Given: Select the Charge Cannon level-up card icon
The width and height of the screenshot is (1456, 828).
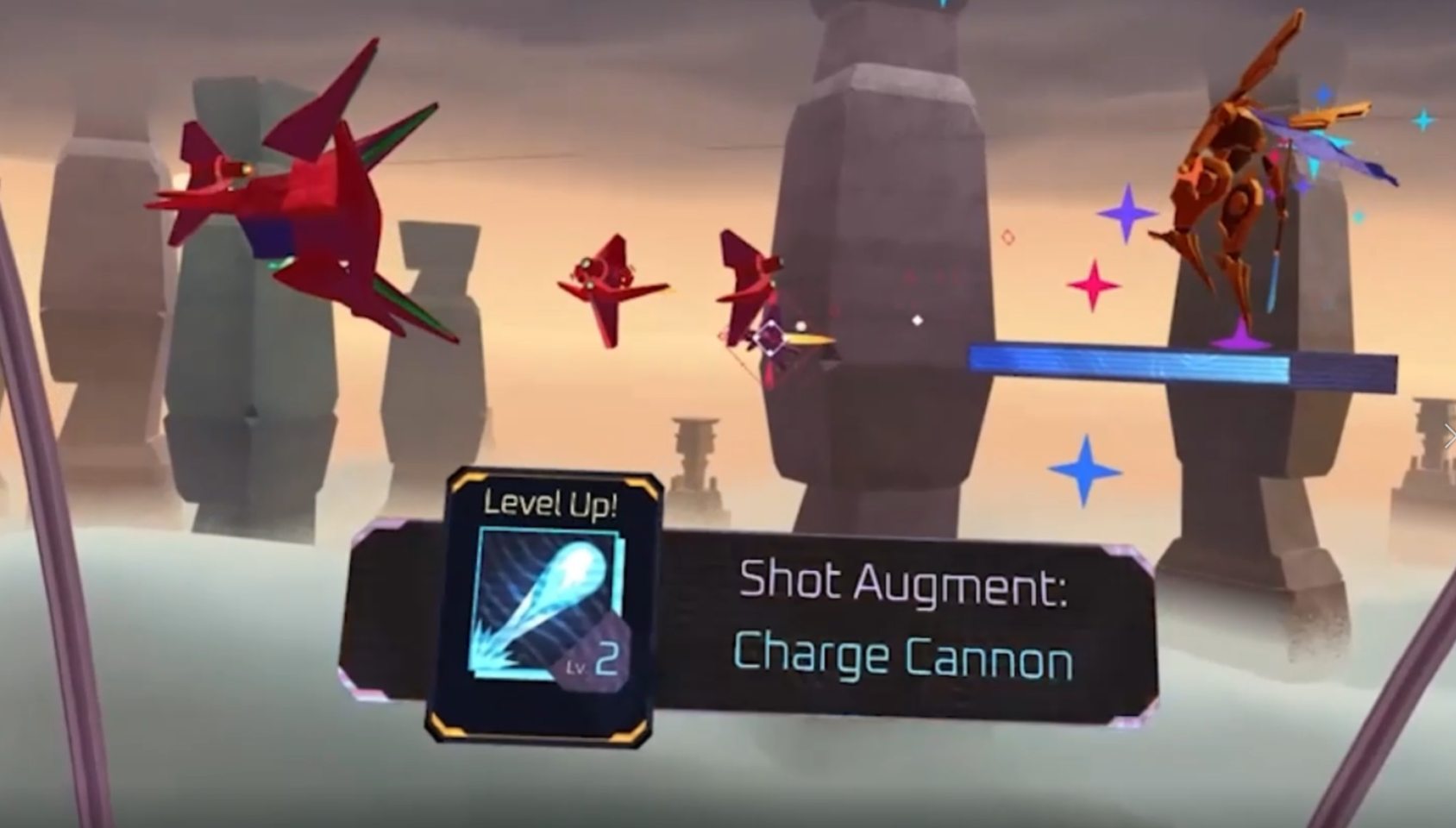Looking at the screenshot, I should pos(547,605).
